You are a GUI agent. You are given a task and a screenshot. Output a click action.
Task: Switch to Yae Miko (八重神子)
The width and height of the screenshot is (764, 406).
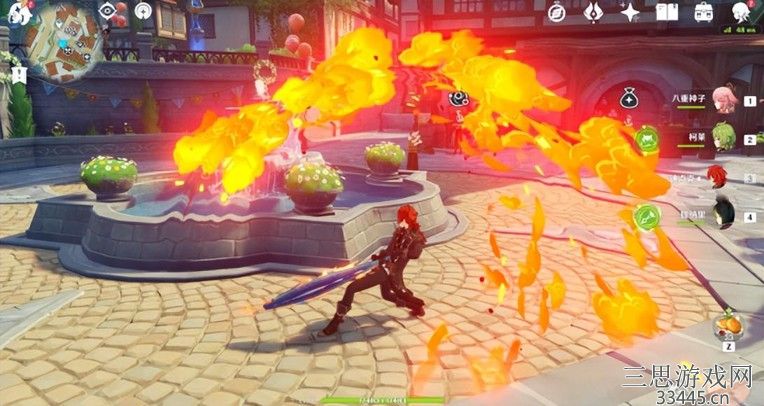click(724, 102)
